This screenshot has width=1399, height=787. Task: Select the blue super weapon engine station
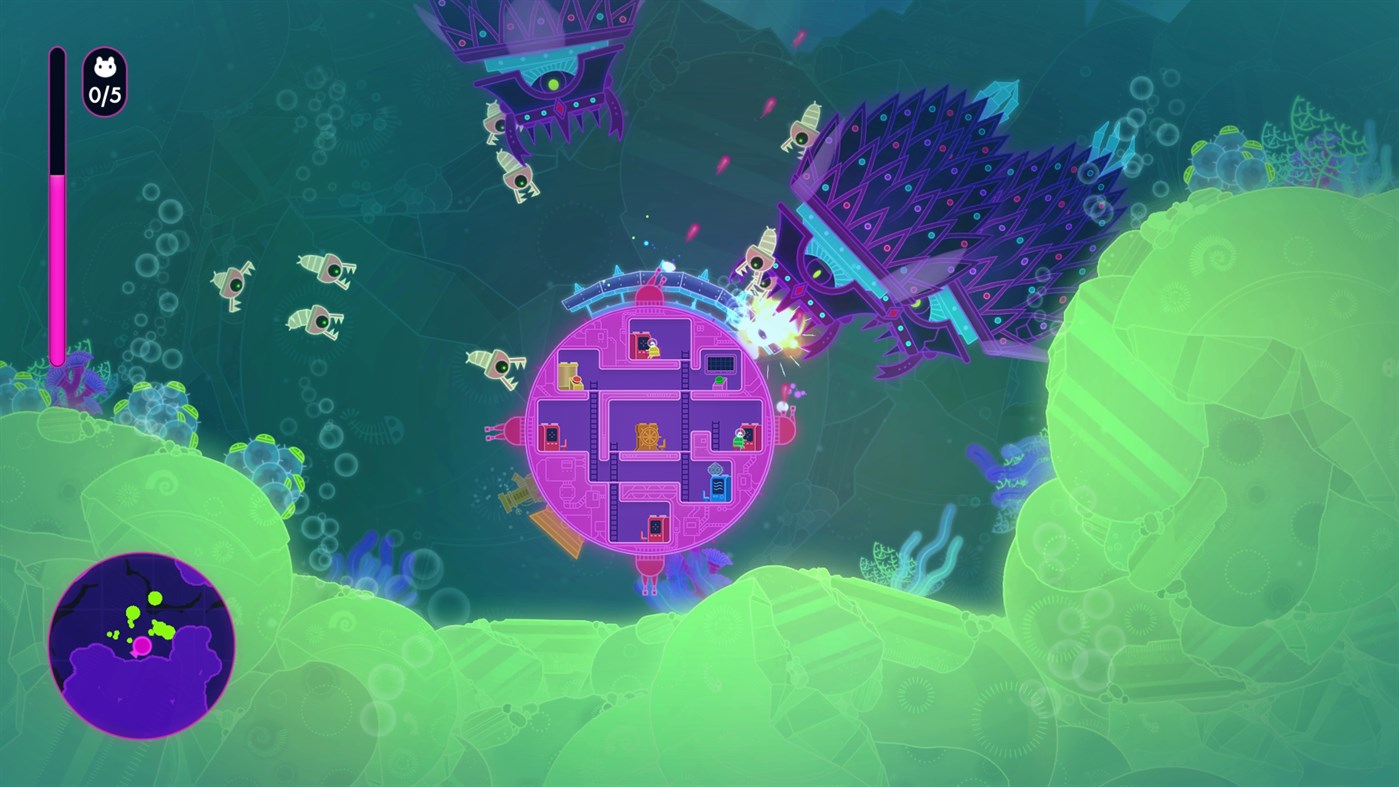tap(717, 486)
